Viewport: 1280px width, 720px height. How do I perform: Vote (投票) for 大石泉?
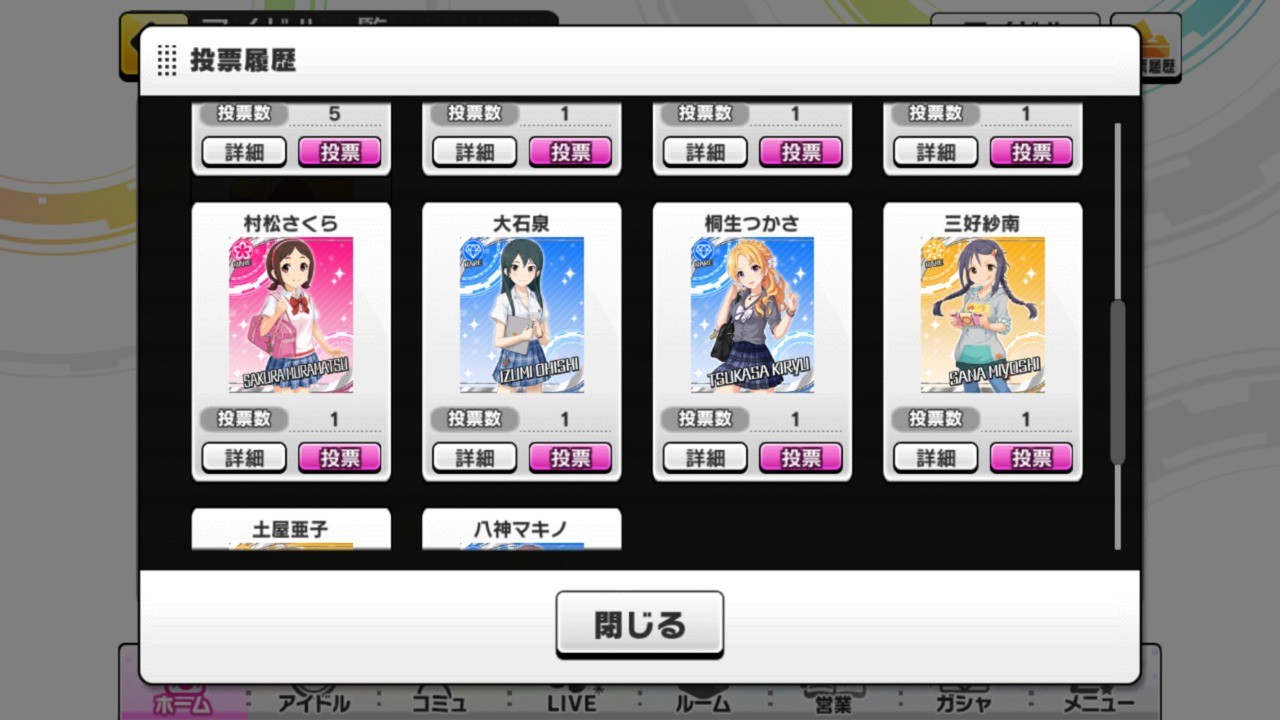570,458
